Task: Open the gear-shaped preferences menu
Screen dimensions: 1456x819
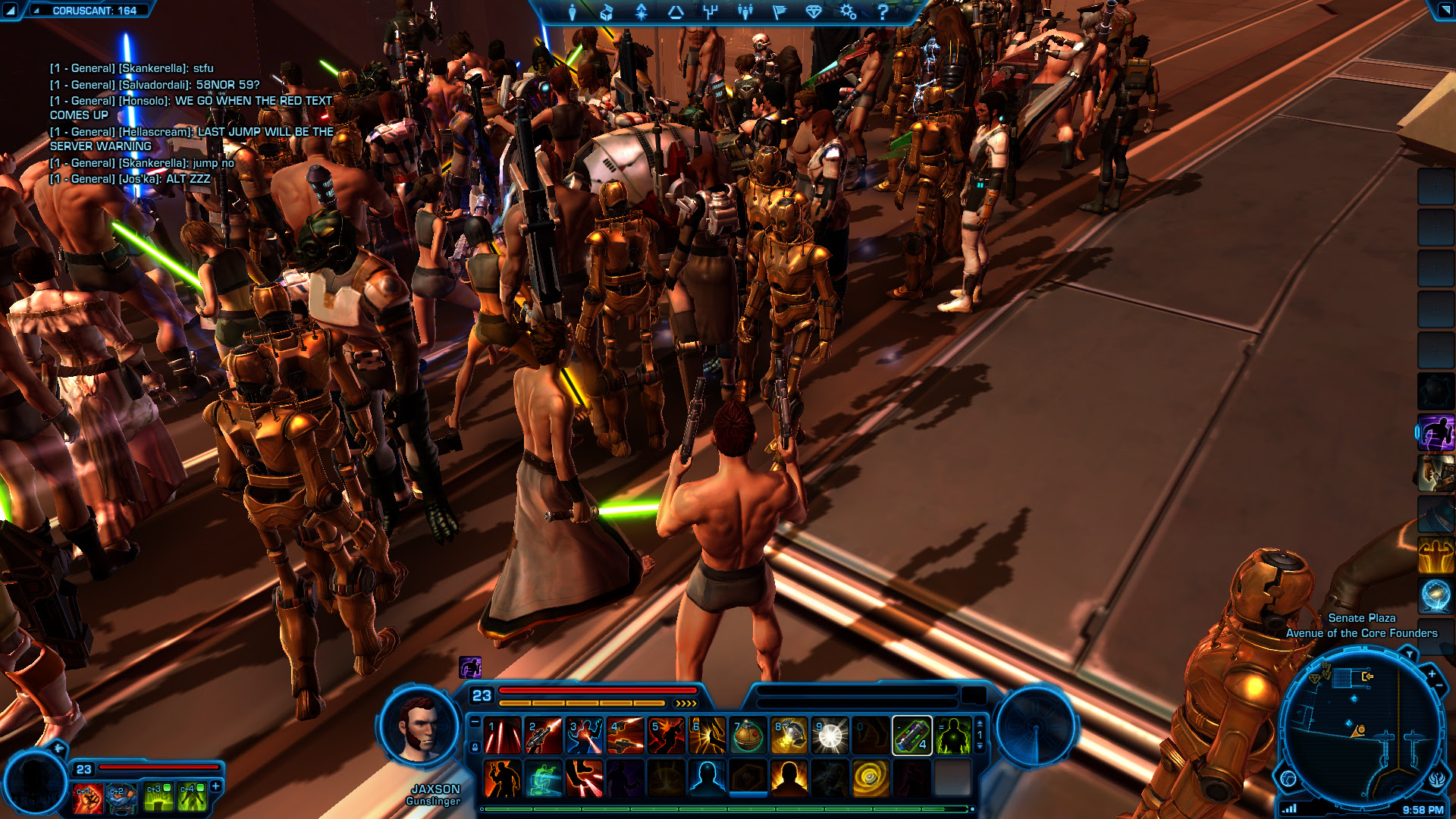Action: (x=848, y=11)
